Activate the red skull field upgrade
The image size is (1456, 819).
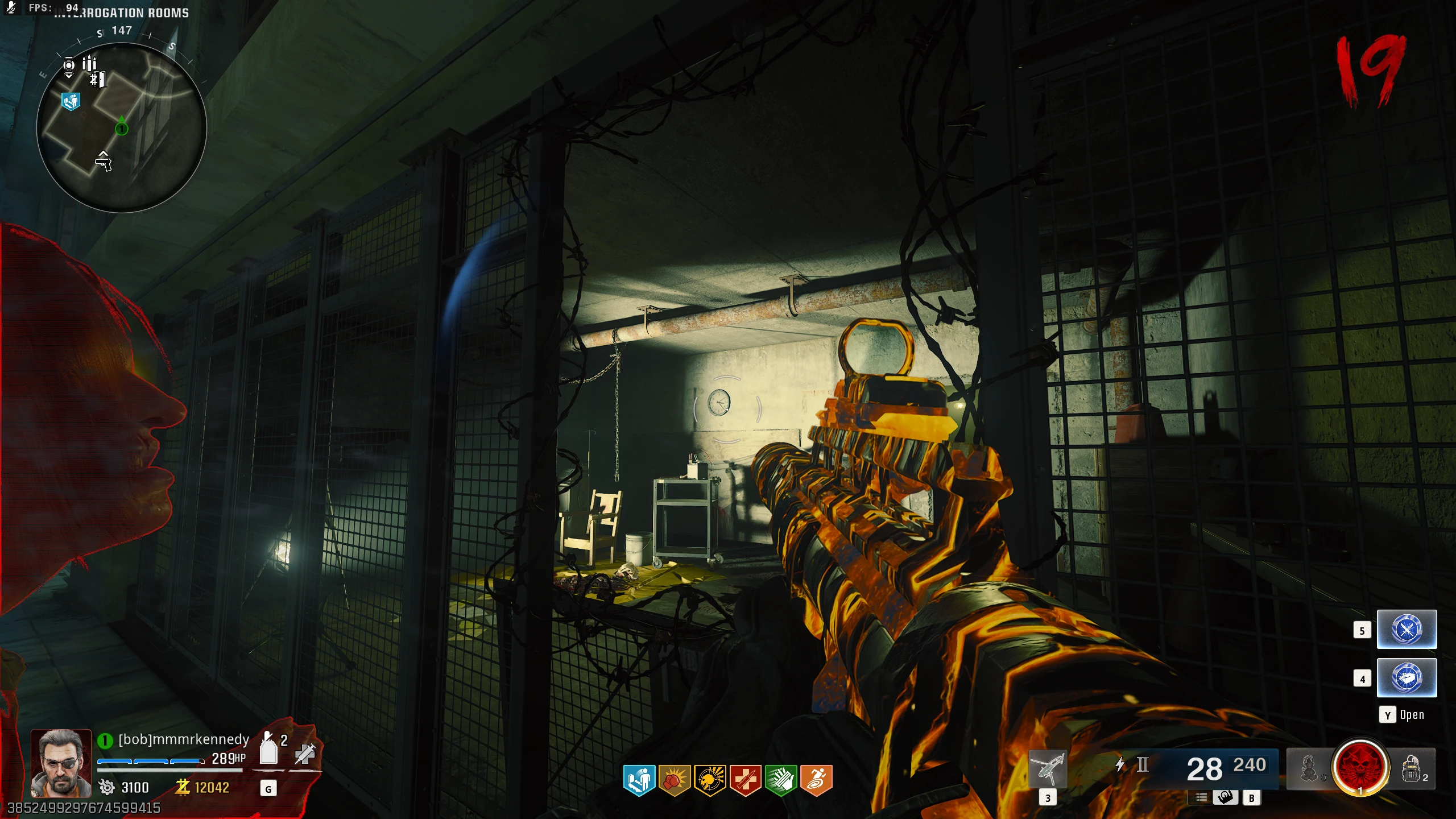coord(1360,768)
